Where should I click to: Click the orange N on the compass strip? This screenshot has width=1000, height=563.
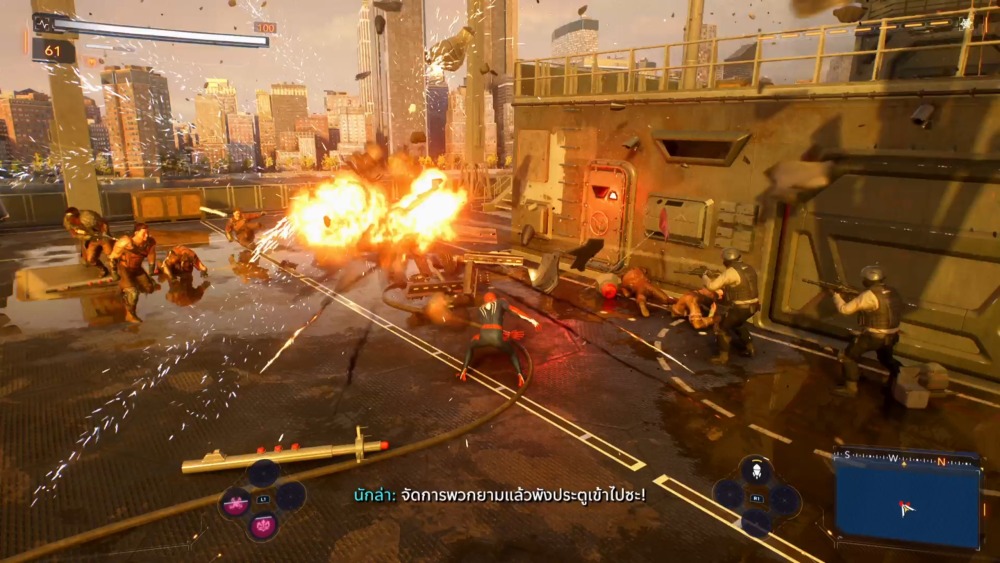941,461
